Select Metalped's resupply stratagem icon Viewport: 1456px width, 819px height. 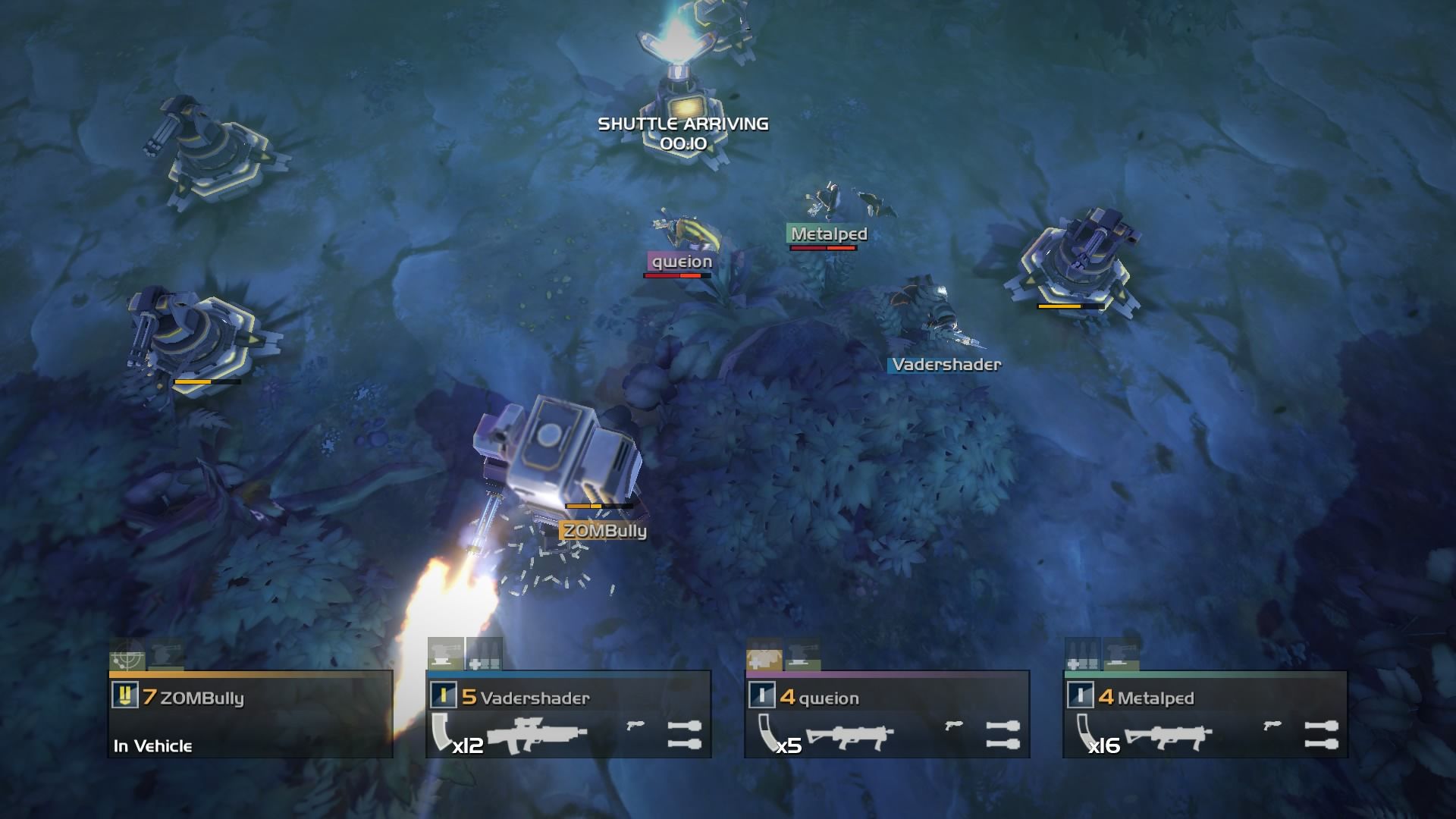coord(1083,654)
